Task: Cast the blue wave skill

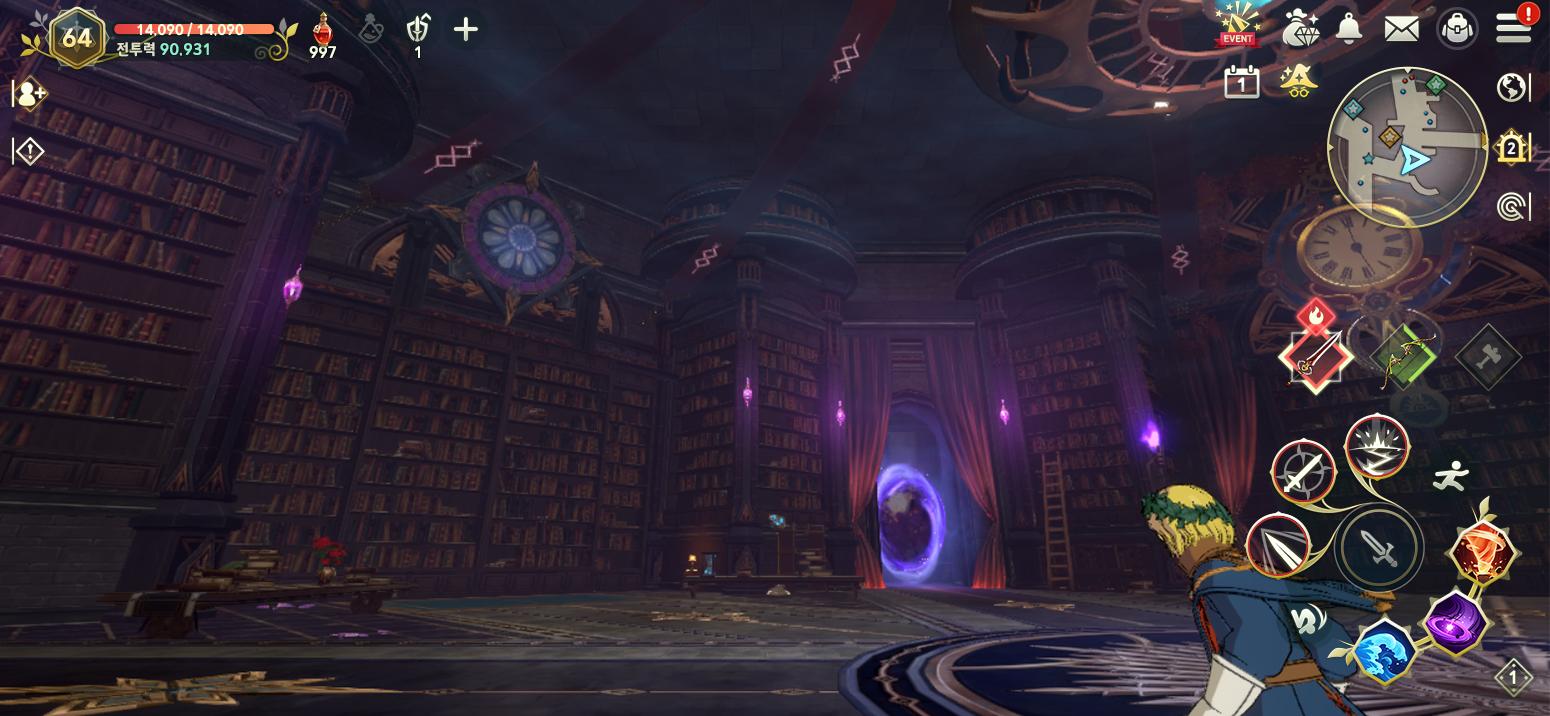Action: pos(1383,650)
